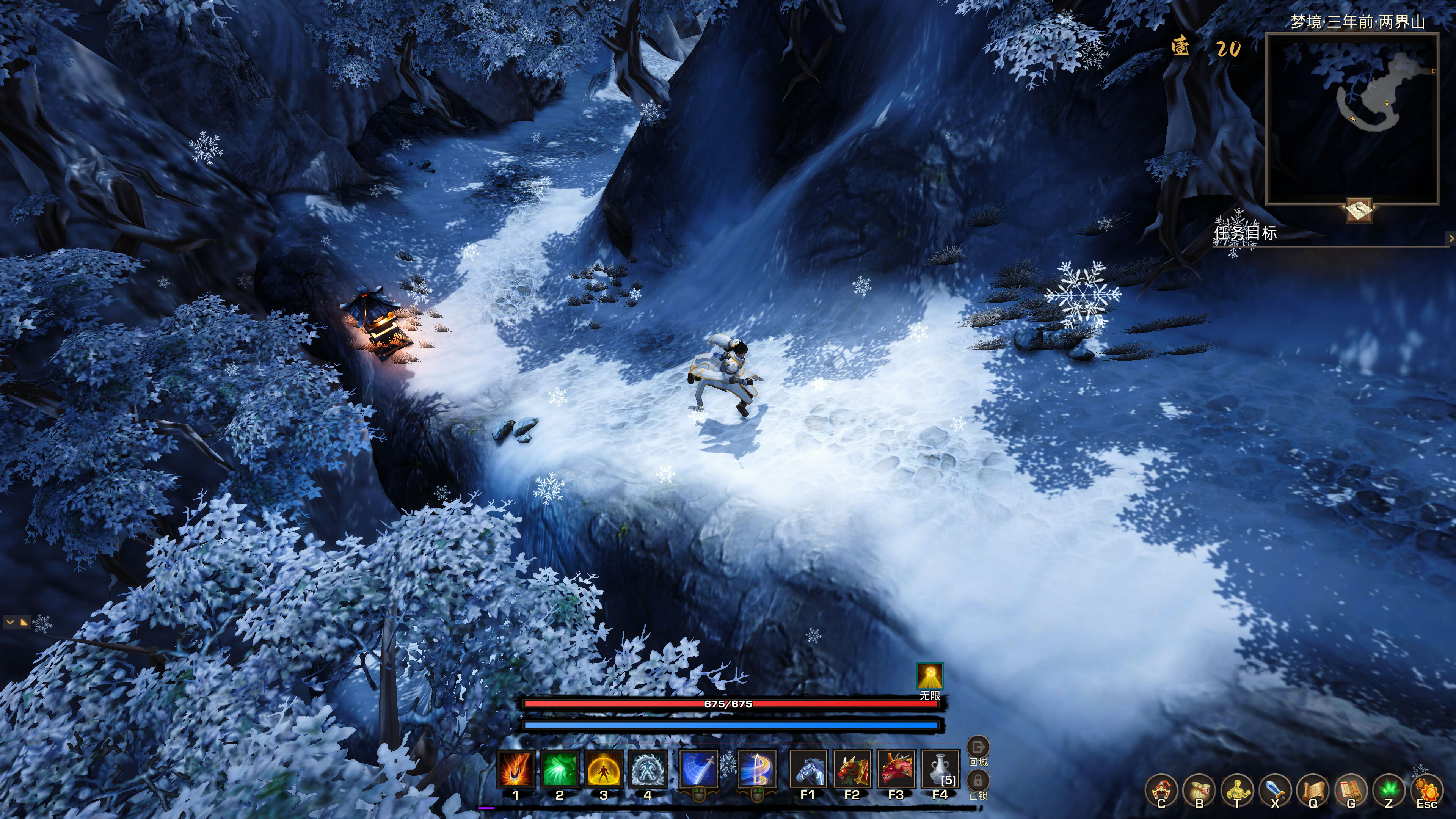
Task: Open the map panel (G)
Action: coord(1351,789)
